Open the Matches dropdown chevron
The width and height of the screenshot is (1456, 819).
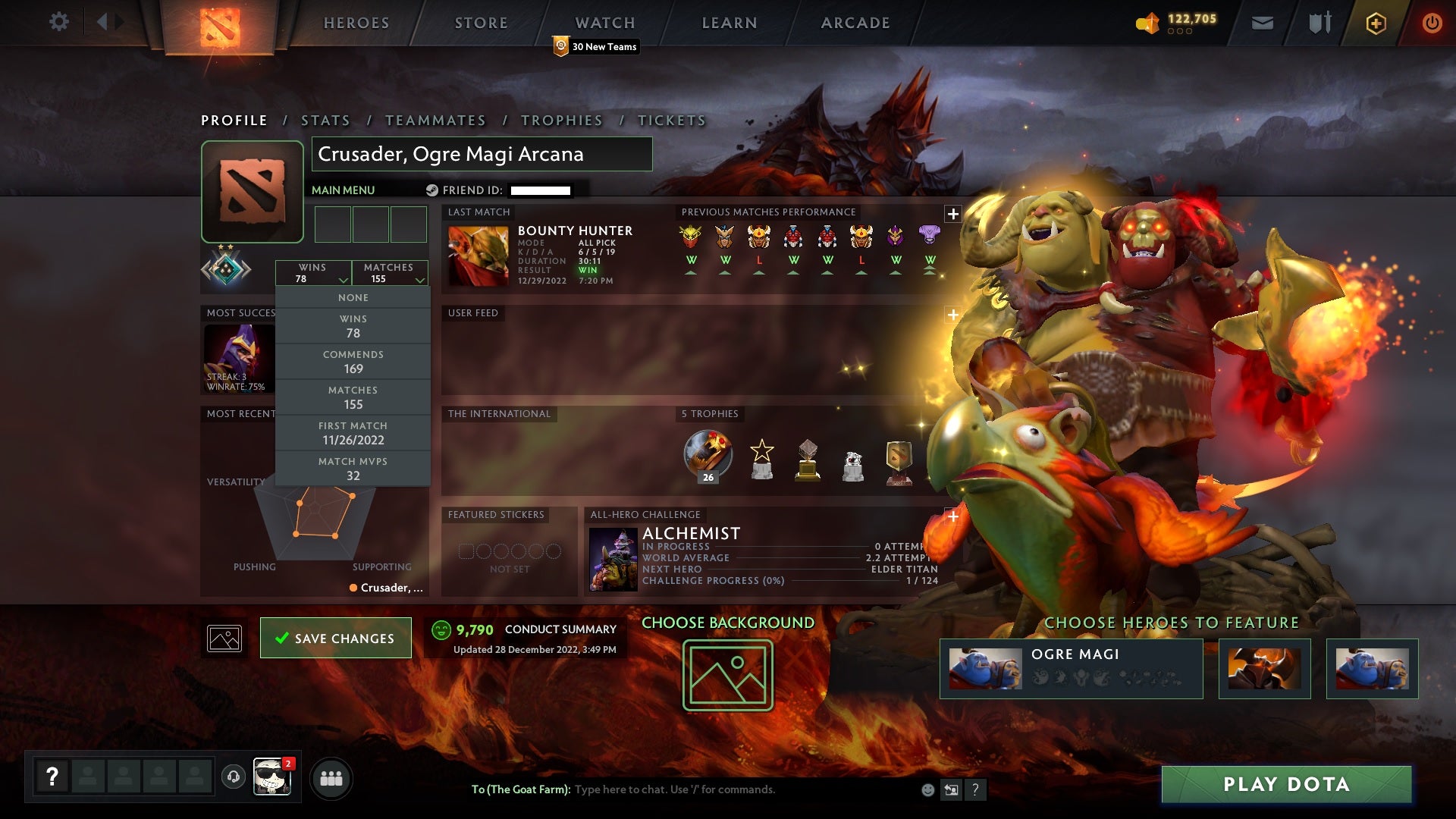(x=420, y=279)
